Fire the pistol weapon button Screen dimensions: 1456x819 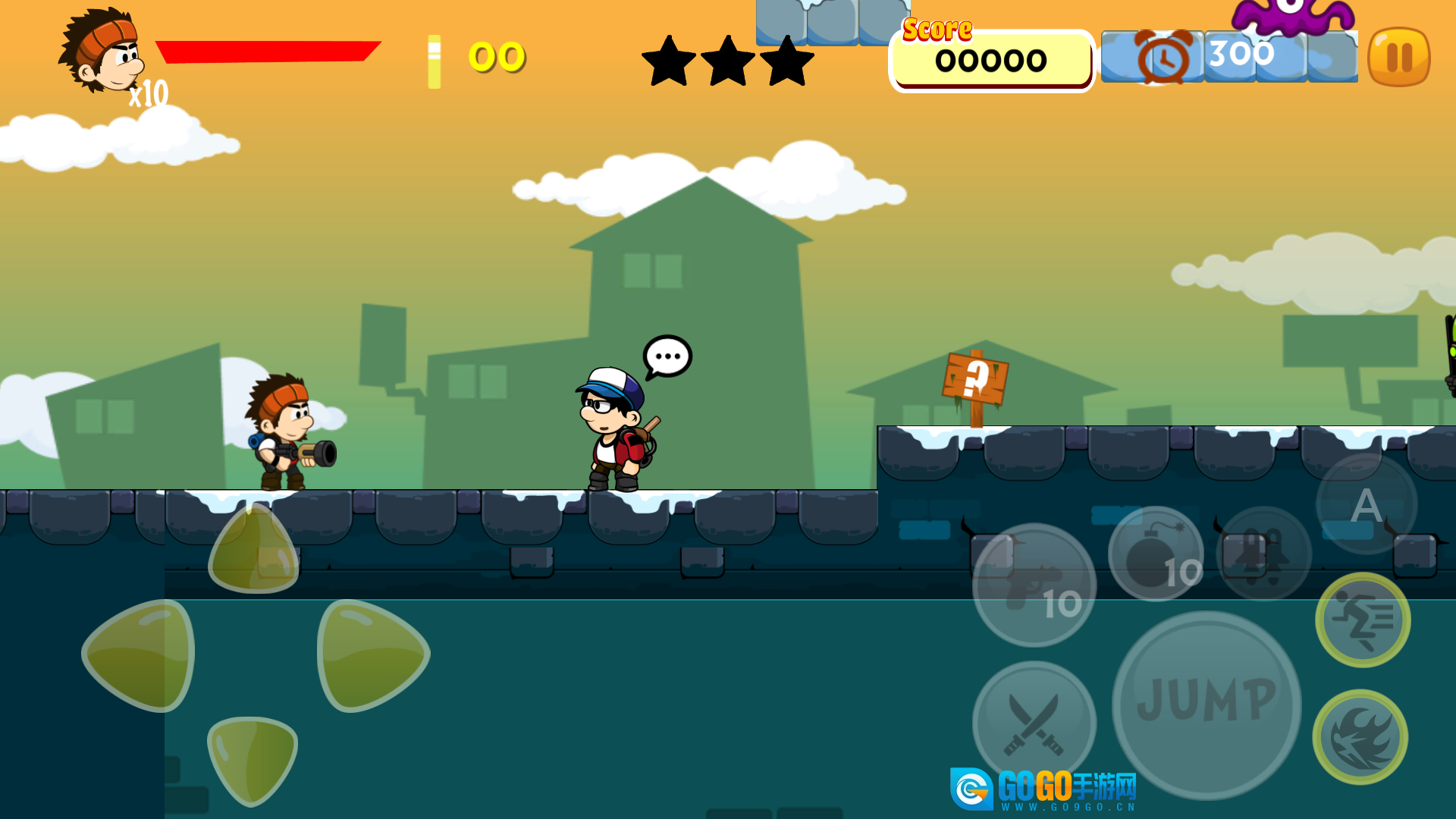click(1034, 585)
